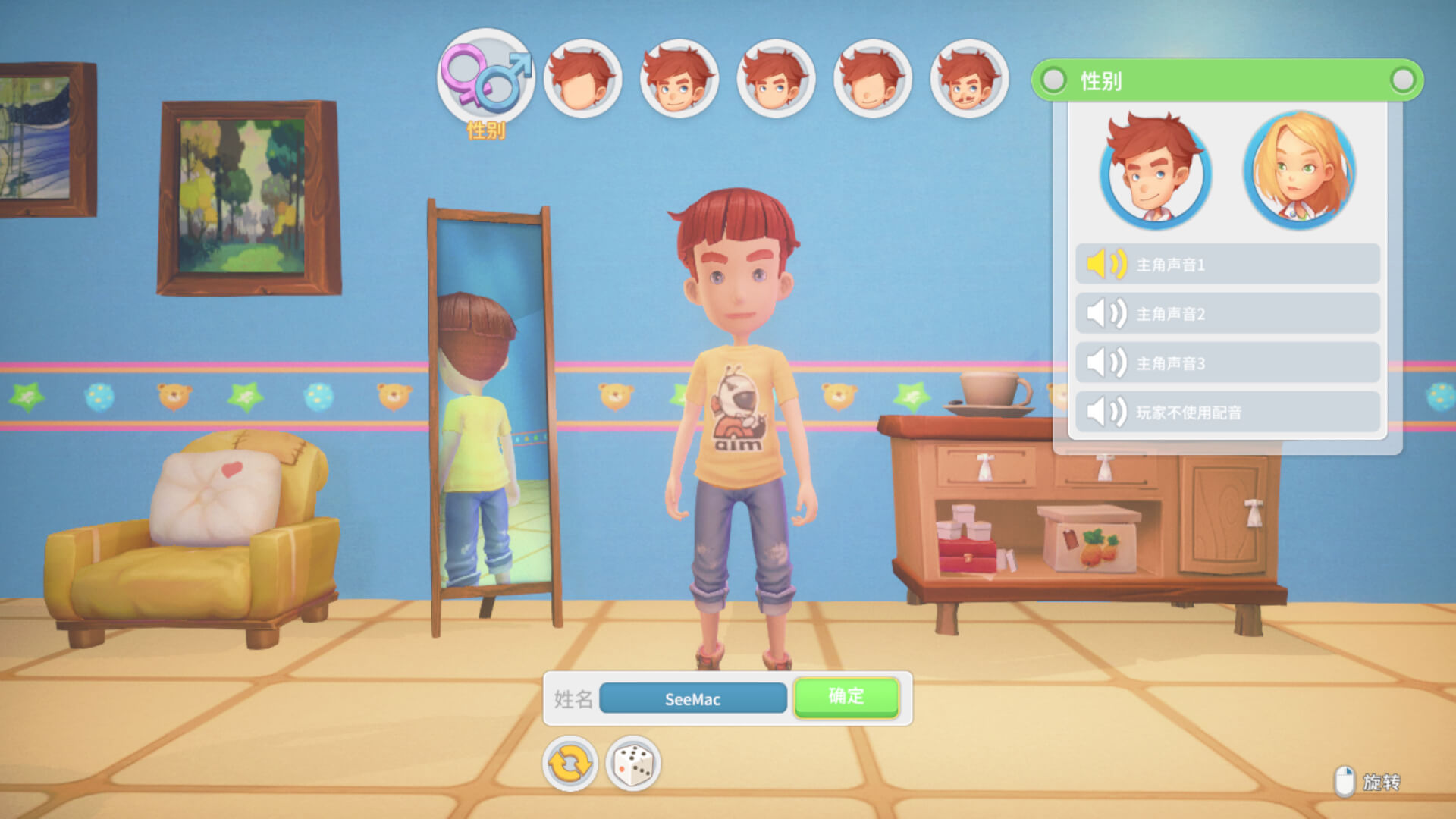
Task: Choose the no voice option 玩家不使用配音
Action: click(x=1227, y=412)
